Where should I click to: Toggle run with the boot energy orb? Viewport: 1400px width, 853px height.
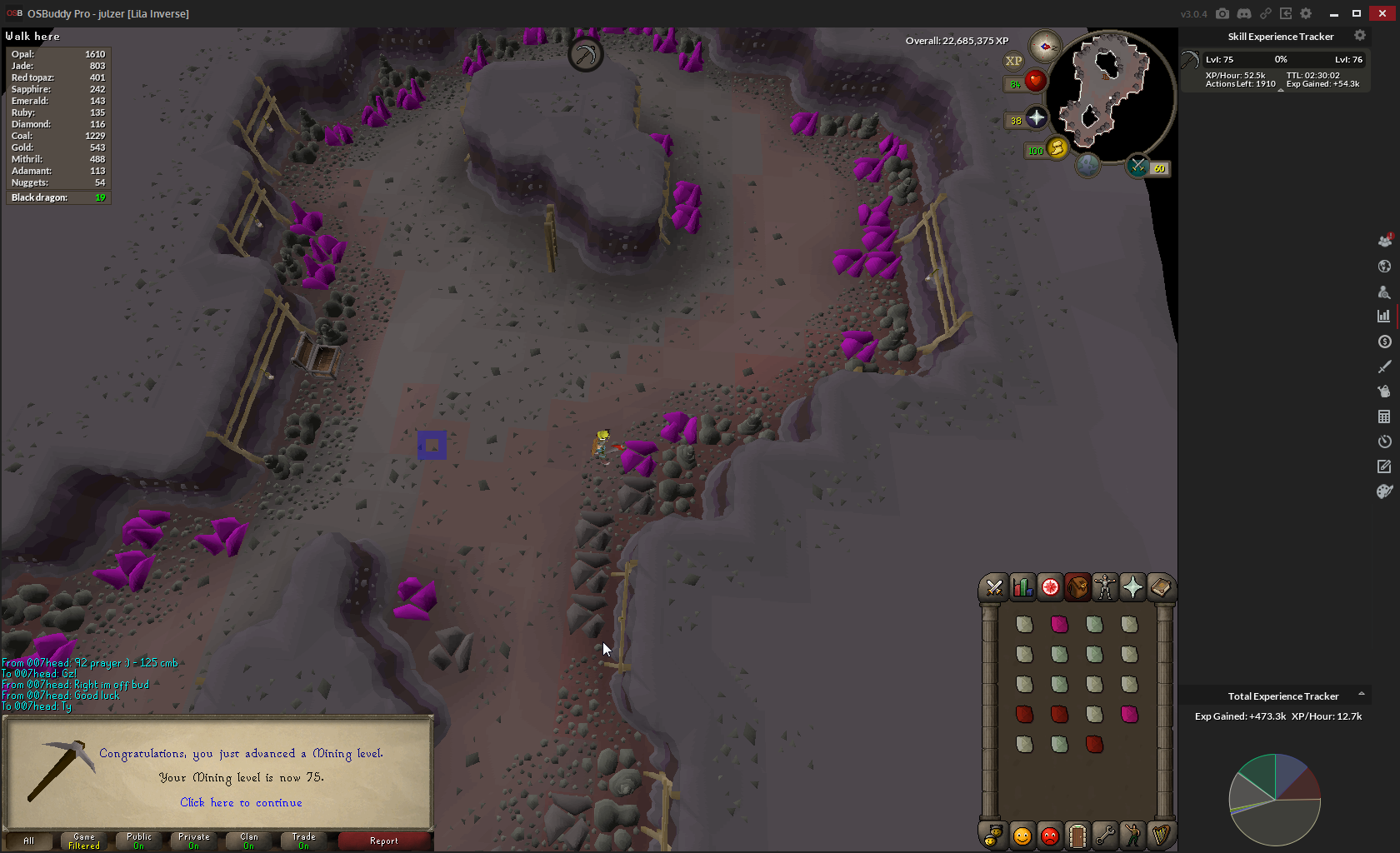tap(1057, 148)
